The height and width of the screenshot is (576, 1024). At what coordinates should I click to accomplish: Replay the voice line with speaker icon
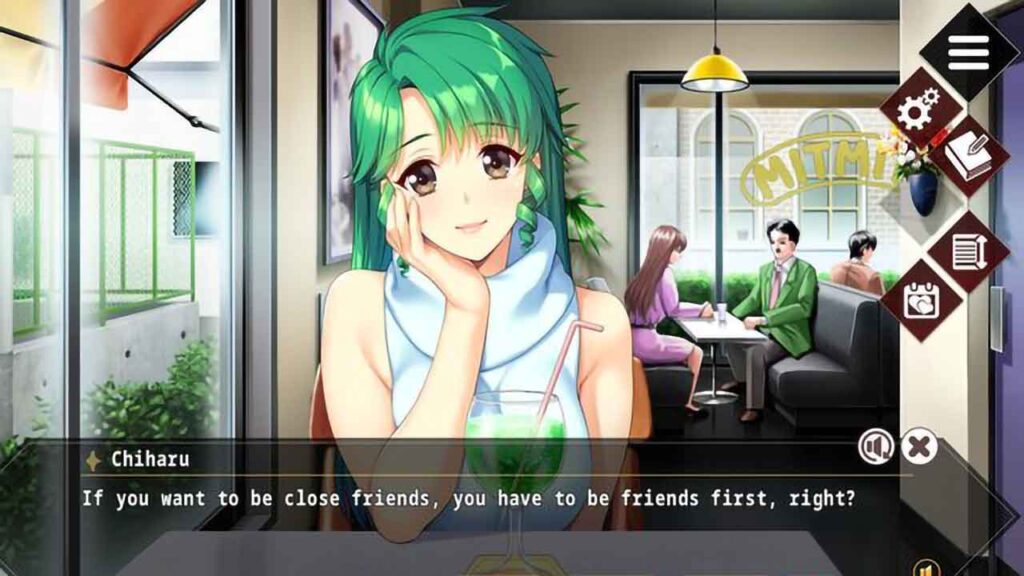(x=876, y=447)
